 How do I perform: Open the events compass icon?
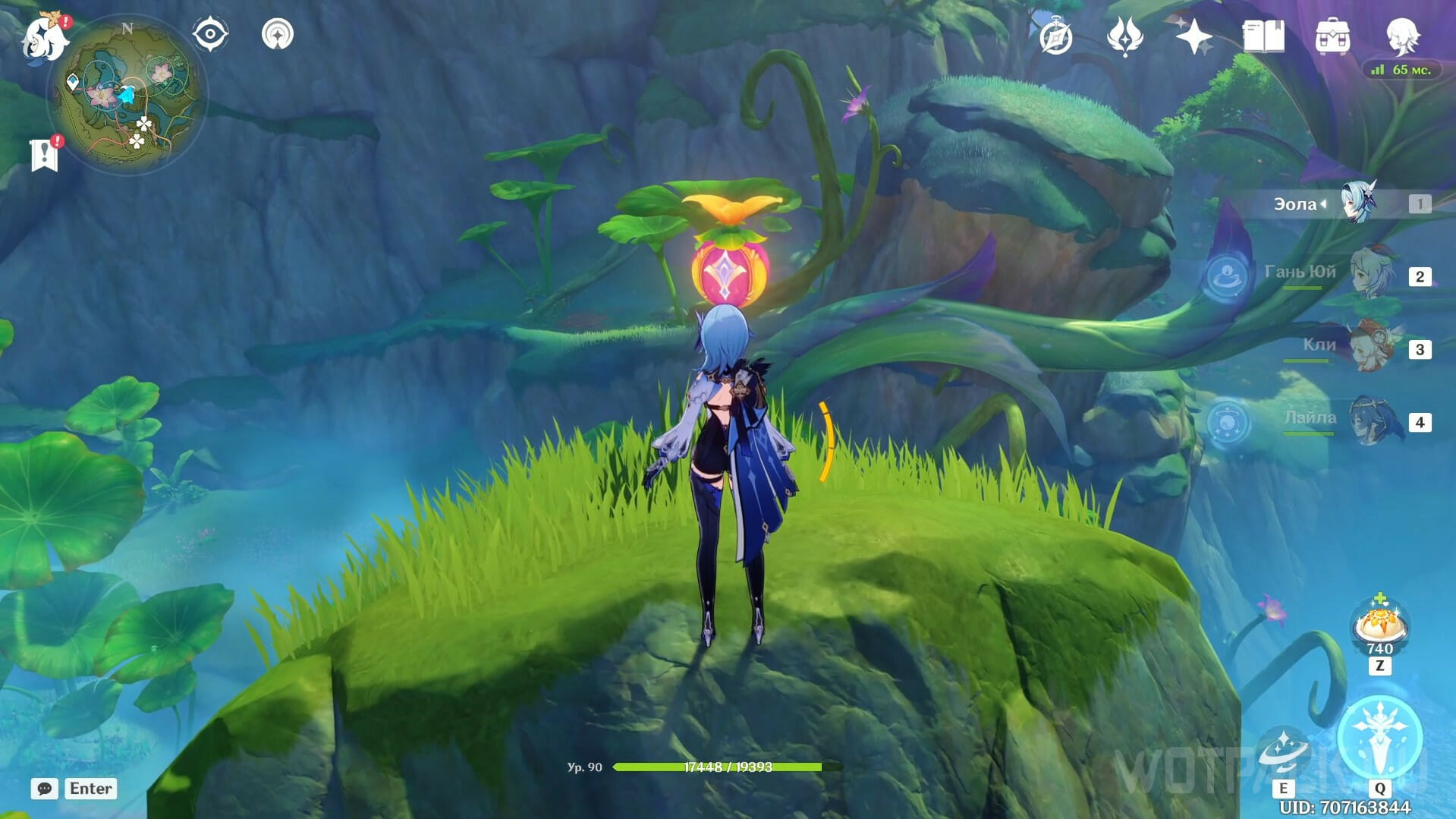point(1055,37)
